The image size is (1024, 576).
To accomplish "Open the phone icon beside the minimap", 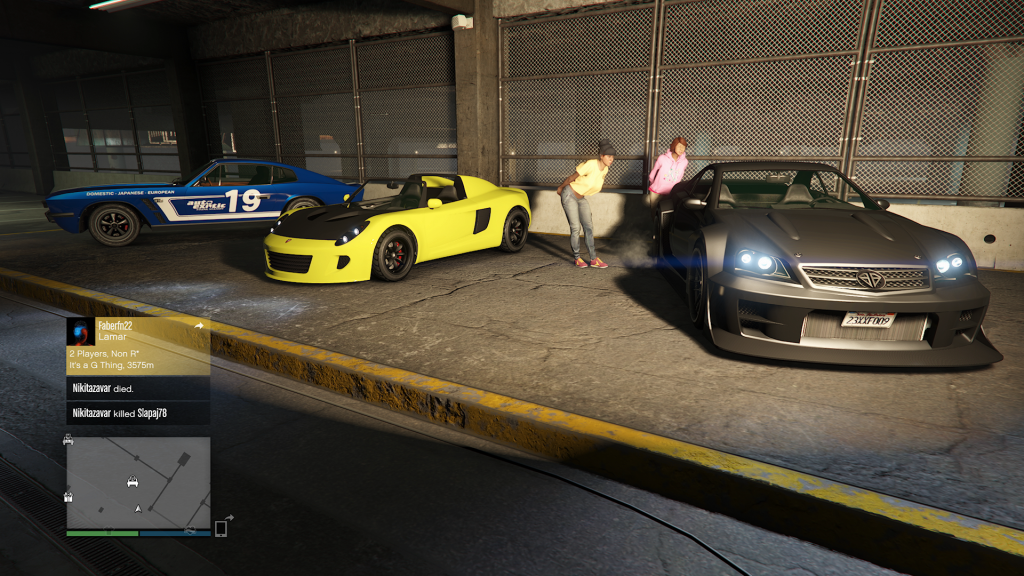I will pyautogui.click(x=221, y=527).
